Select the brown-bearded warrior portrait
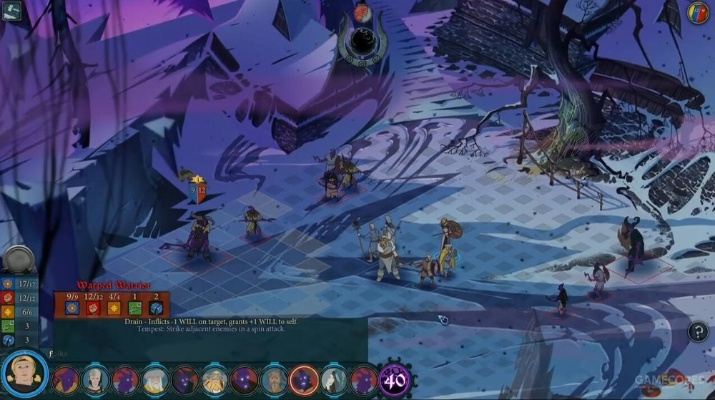Screen dimensions: 715x400 coord(274,380)
